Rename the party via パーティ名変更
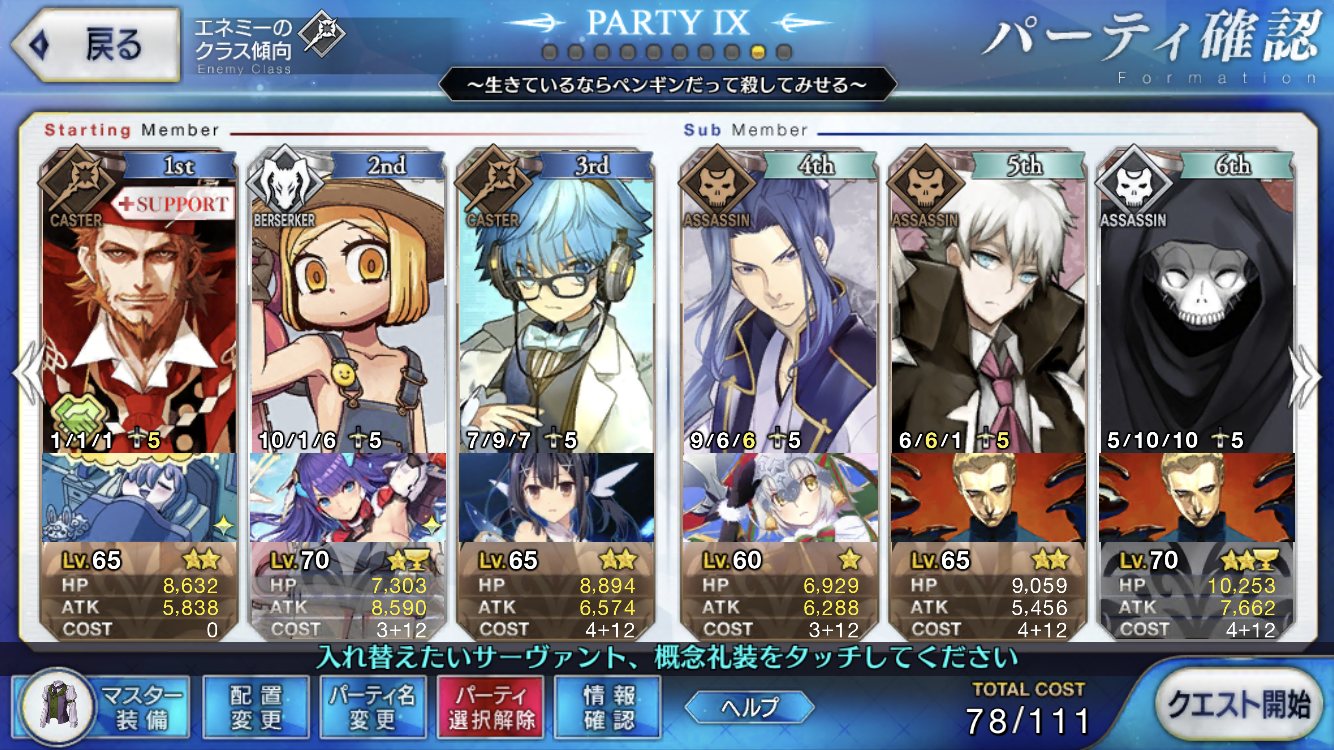Viewport: 1334px width, 750px height. [x=373, y=705]
